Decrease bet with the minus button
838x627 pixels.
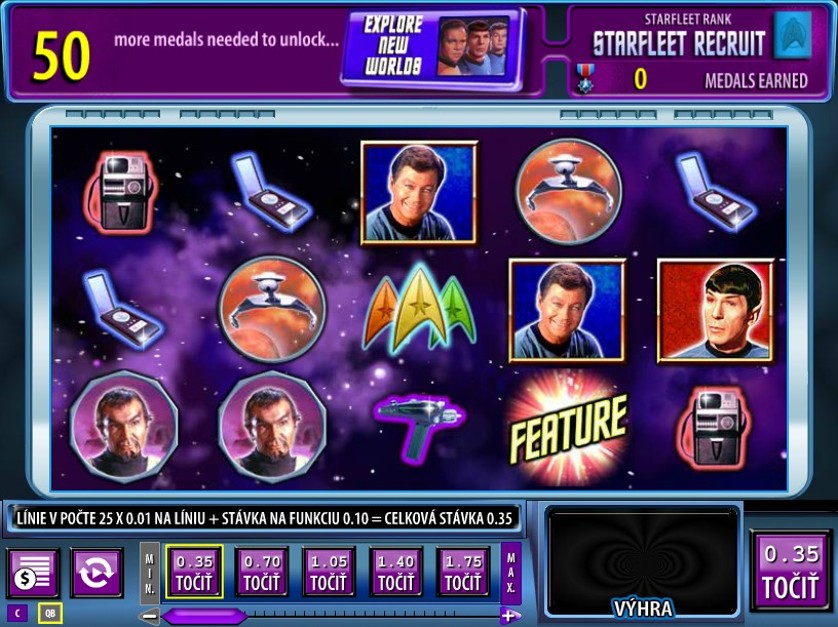pos(149,615)
